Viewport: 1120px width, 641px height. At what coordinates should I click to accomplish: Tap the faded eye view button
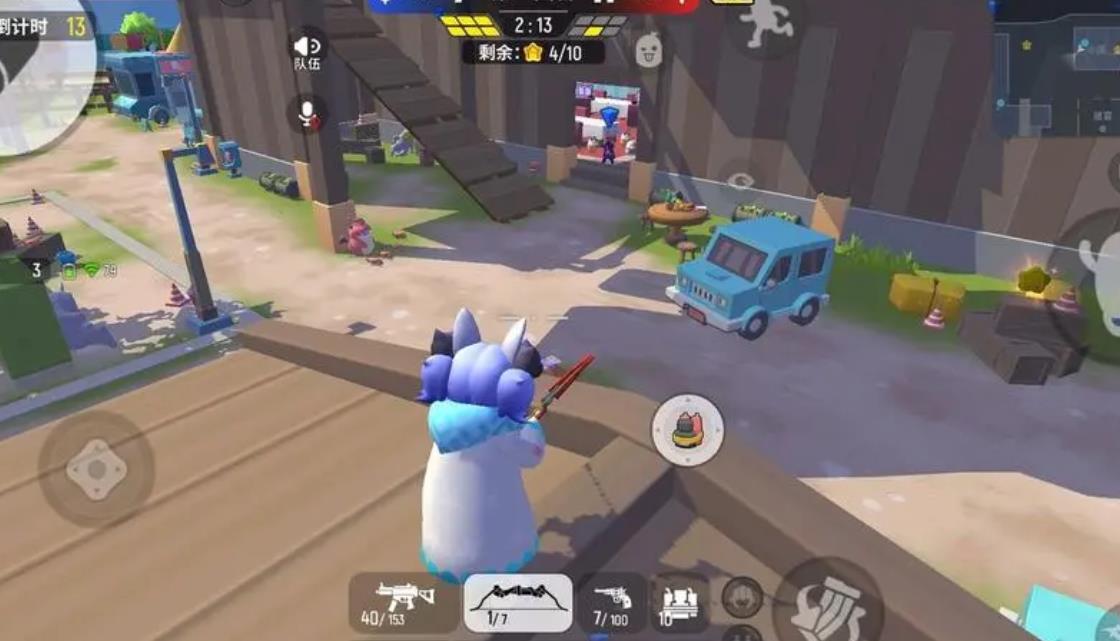[740, 180]
